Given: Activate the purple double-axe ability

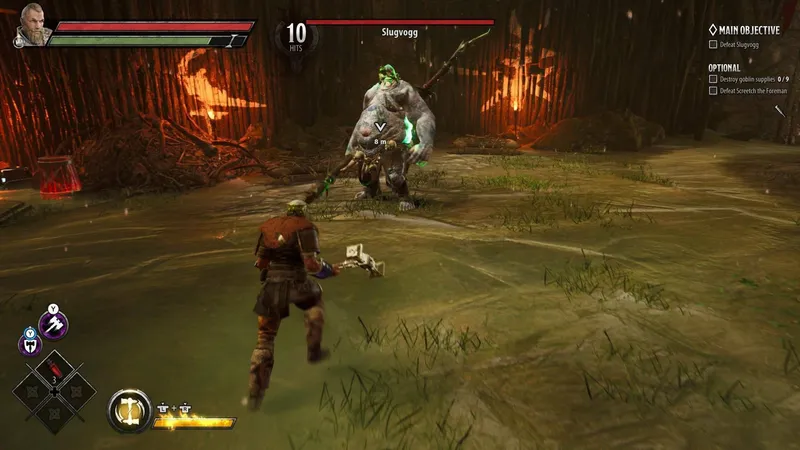Looking at the screenshot, I should (29, 343).
